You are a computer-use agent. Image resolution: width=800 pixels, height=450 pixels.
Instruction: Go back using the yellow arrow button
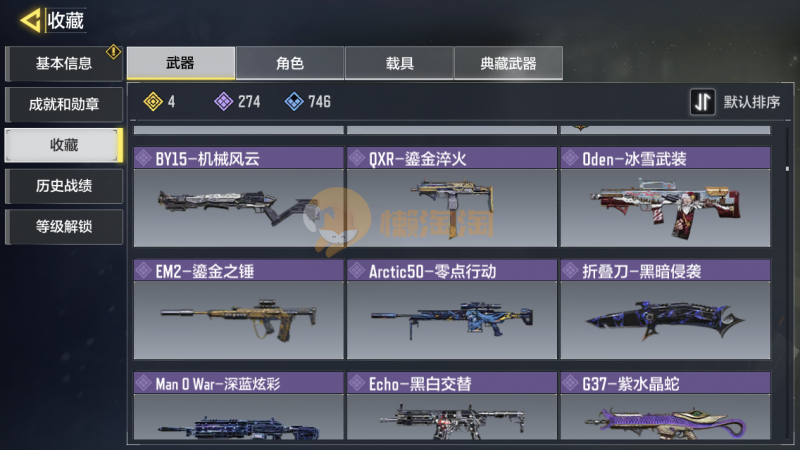[30, 19]
